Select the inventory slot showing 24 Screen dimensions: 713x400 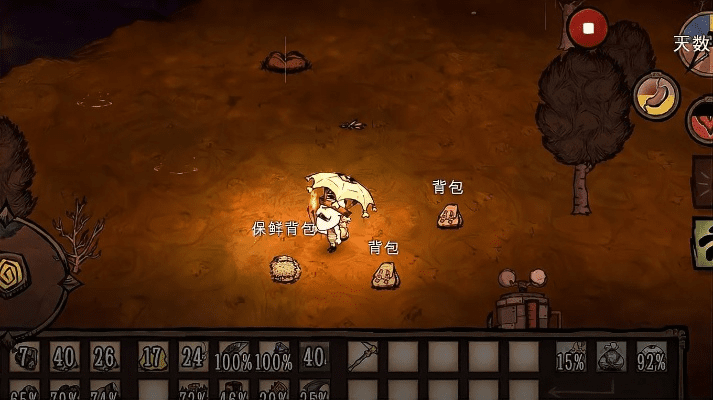195,357
